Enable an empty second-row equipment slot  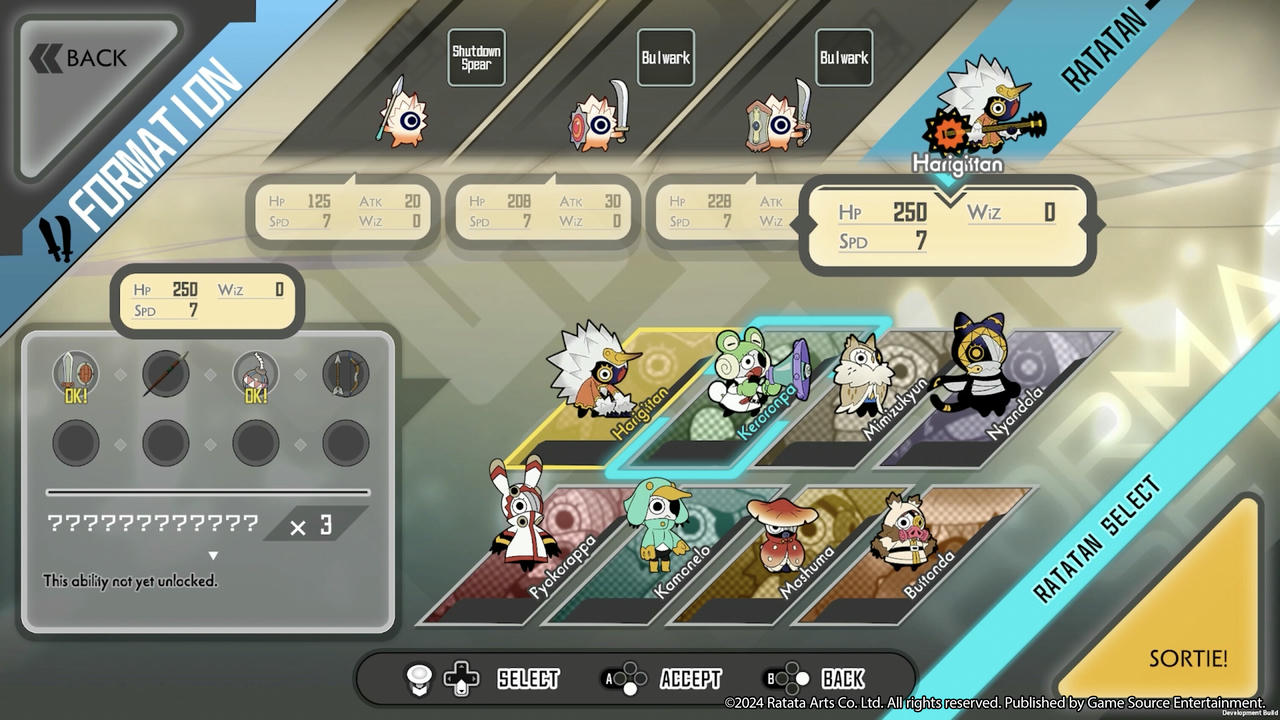click(166, 442)
